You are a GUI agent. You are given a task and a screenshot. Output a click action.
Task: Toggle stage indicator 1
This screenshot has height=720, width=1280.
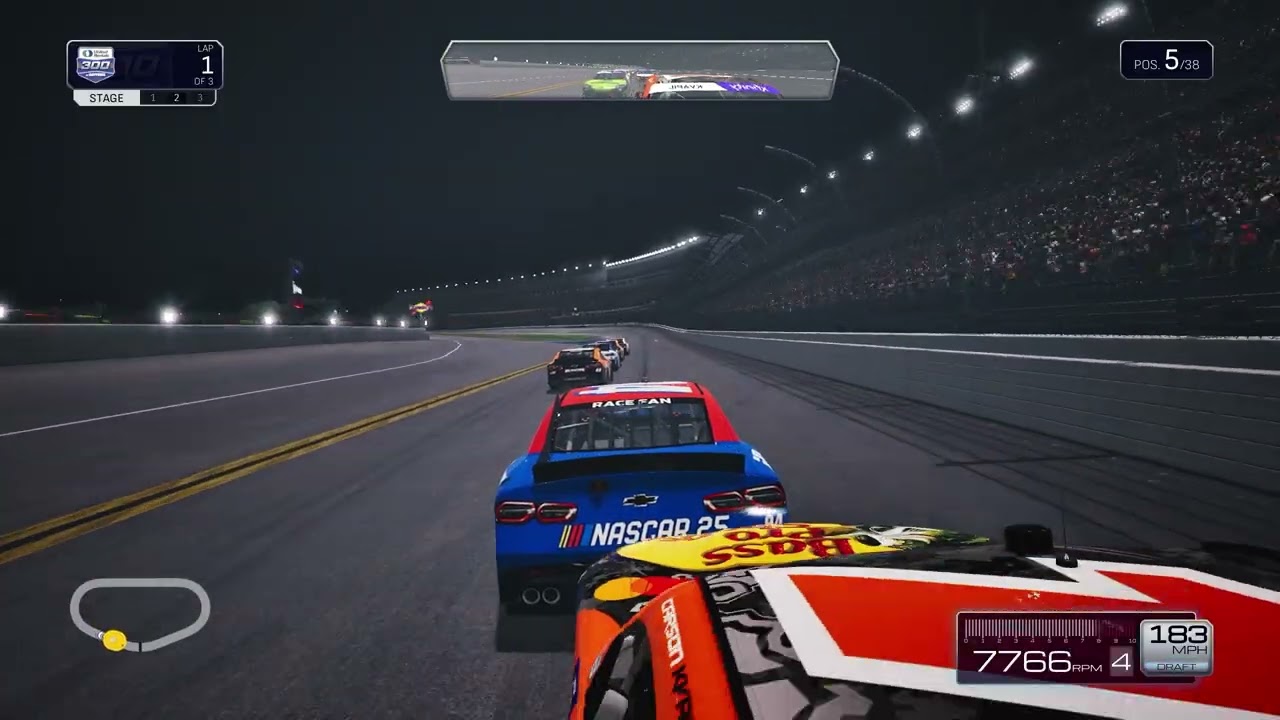(152, 98)
